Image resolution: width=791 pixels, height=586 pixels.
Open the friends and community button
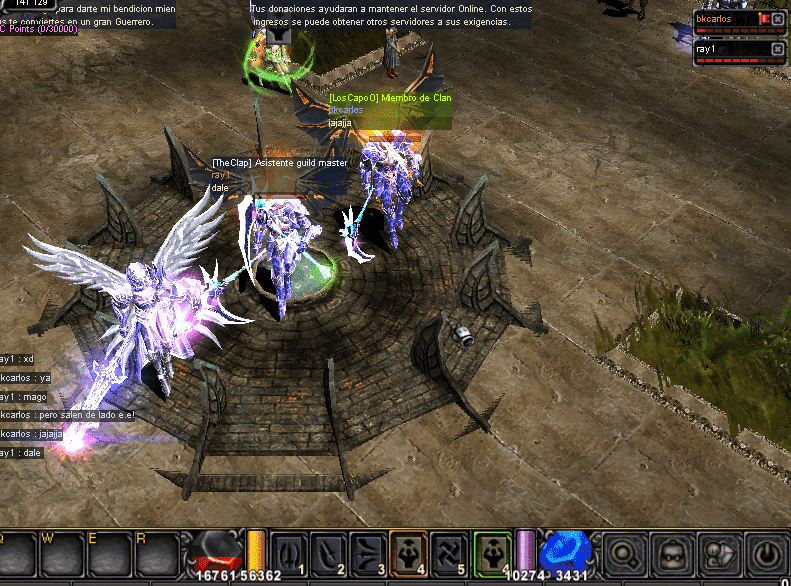pos(717,553)
